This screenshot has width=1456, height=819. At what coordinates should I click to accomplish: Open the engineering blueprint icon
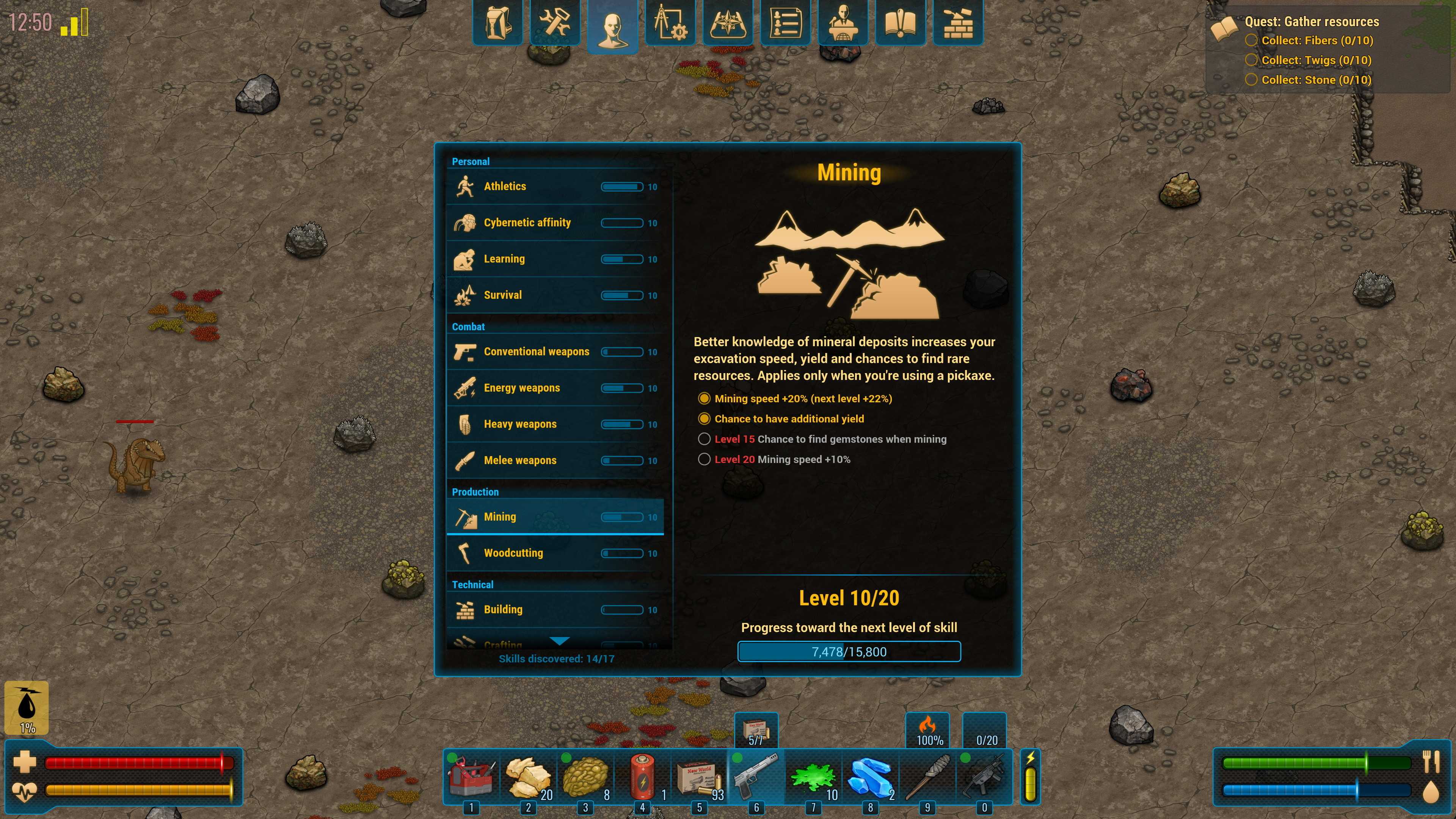670,23
